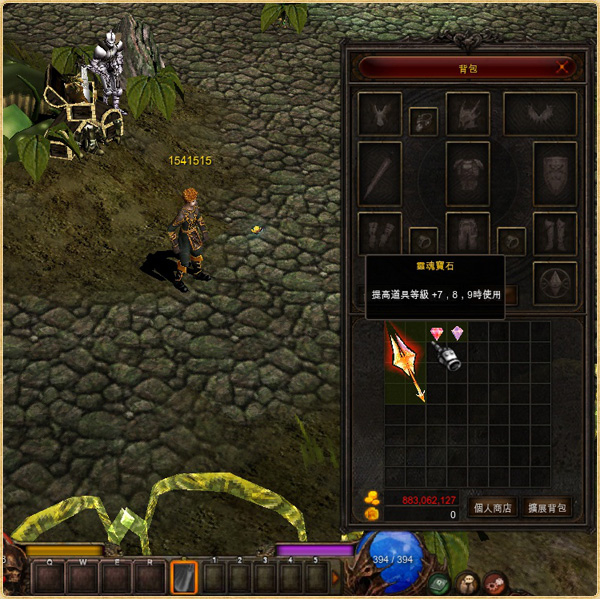Select the flaming spear in the inventory
The height and width of the screenshot is (599, 600).
coord(406,365)
